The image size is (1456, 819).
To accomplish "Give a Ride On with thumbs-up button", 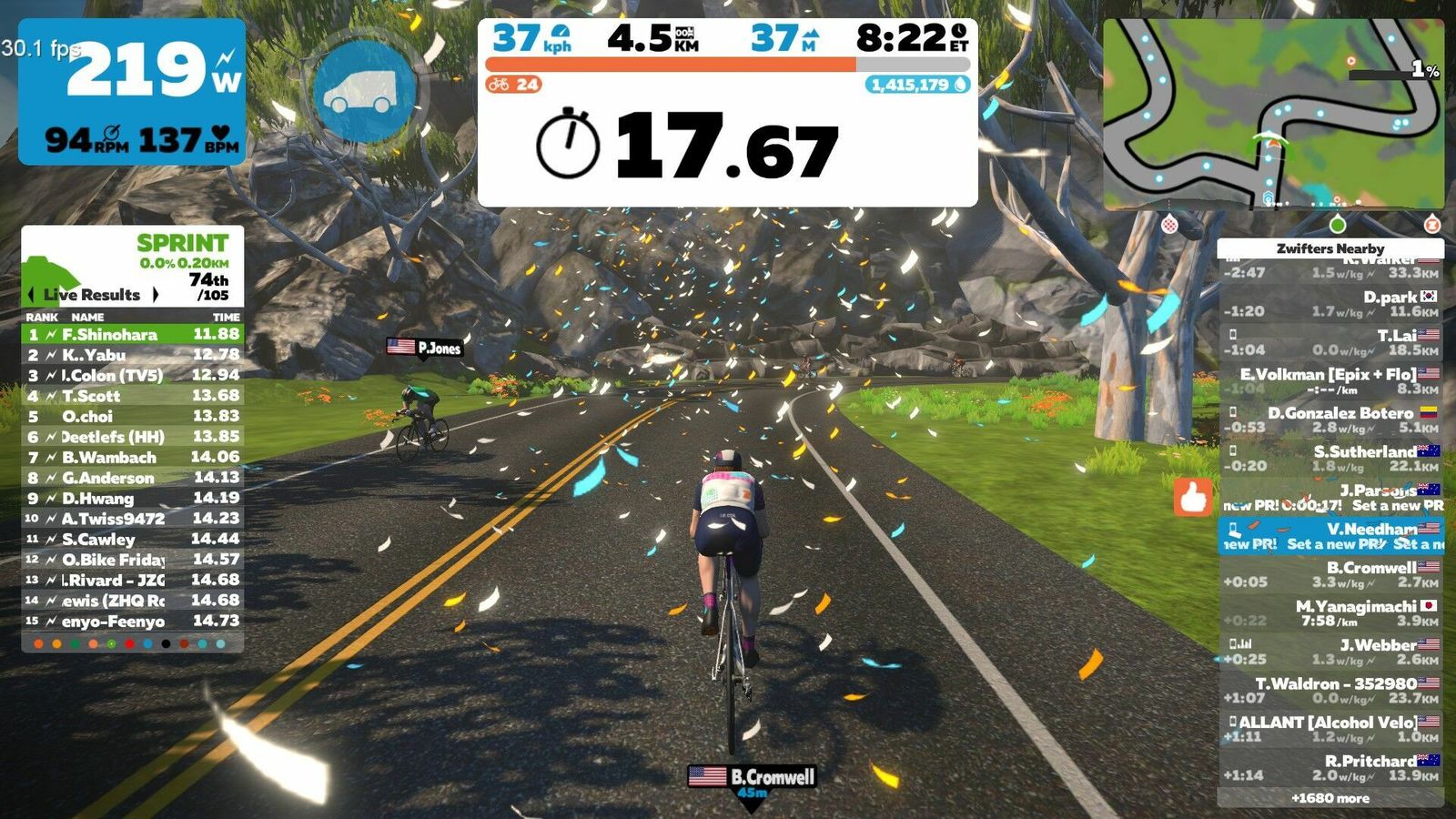I will pyautogui.click(x=1193, y=498).
